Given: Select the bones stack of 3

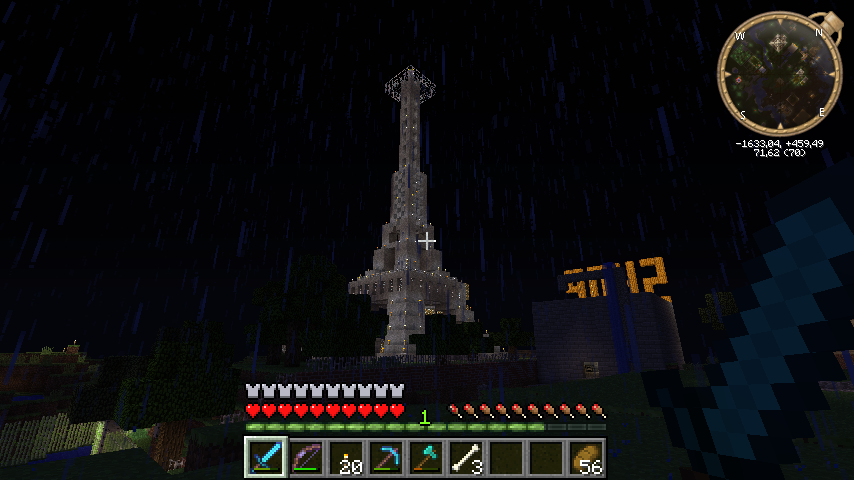Looking at the screenshot, I should (466, 458).
